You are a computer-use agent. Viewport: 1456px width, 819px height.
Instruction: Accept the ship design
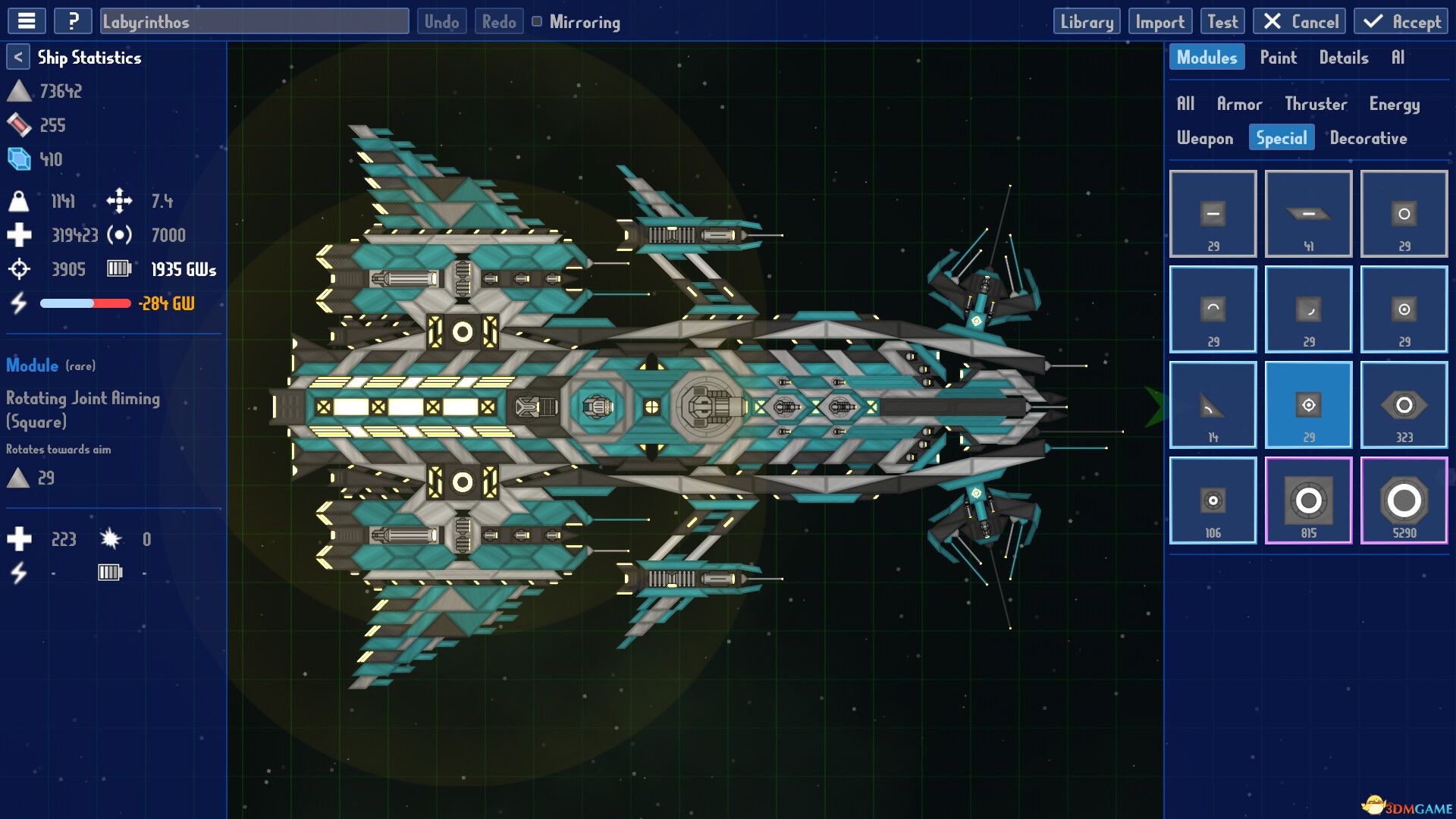1400,20
